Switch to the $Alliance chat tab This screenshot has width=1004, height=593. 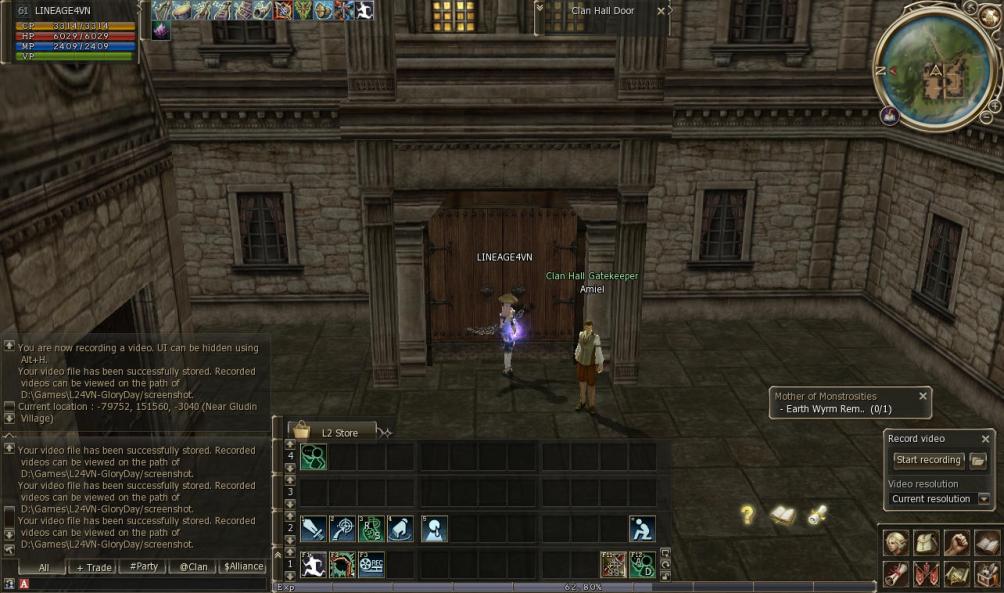tap(243, 567)
